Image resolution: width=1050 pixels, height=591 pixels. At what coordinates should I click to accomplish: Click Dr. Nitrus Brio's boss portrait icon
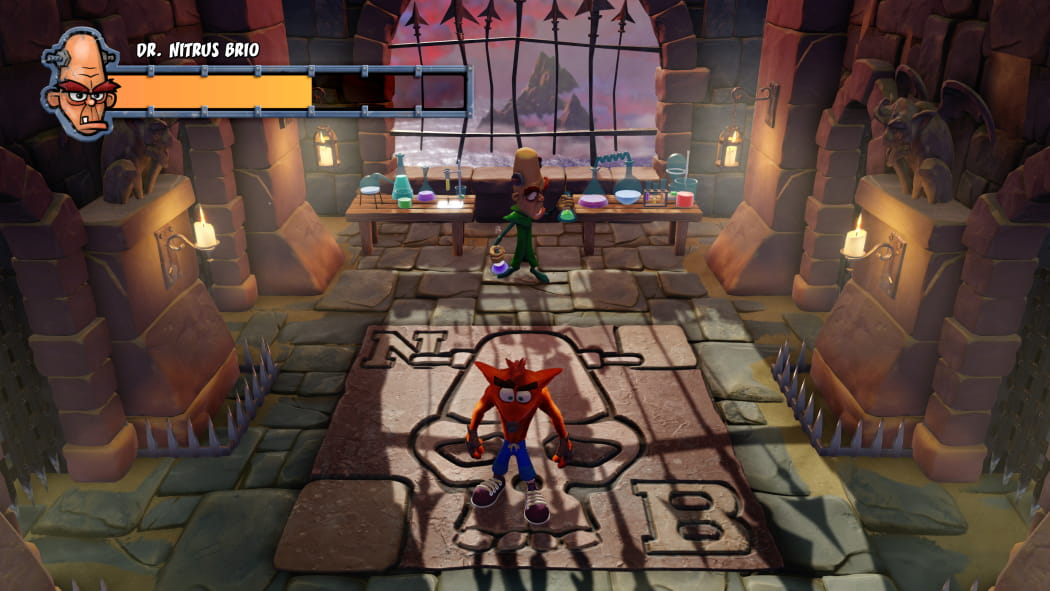click(x=78, y=84)
